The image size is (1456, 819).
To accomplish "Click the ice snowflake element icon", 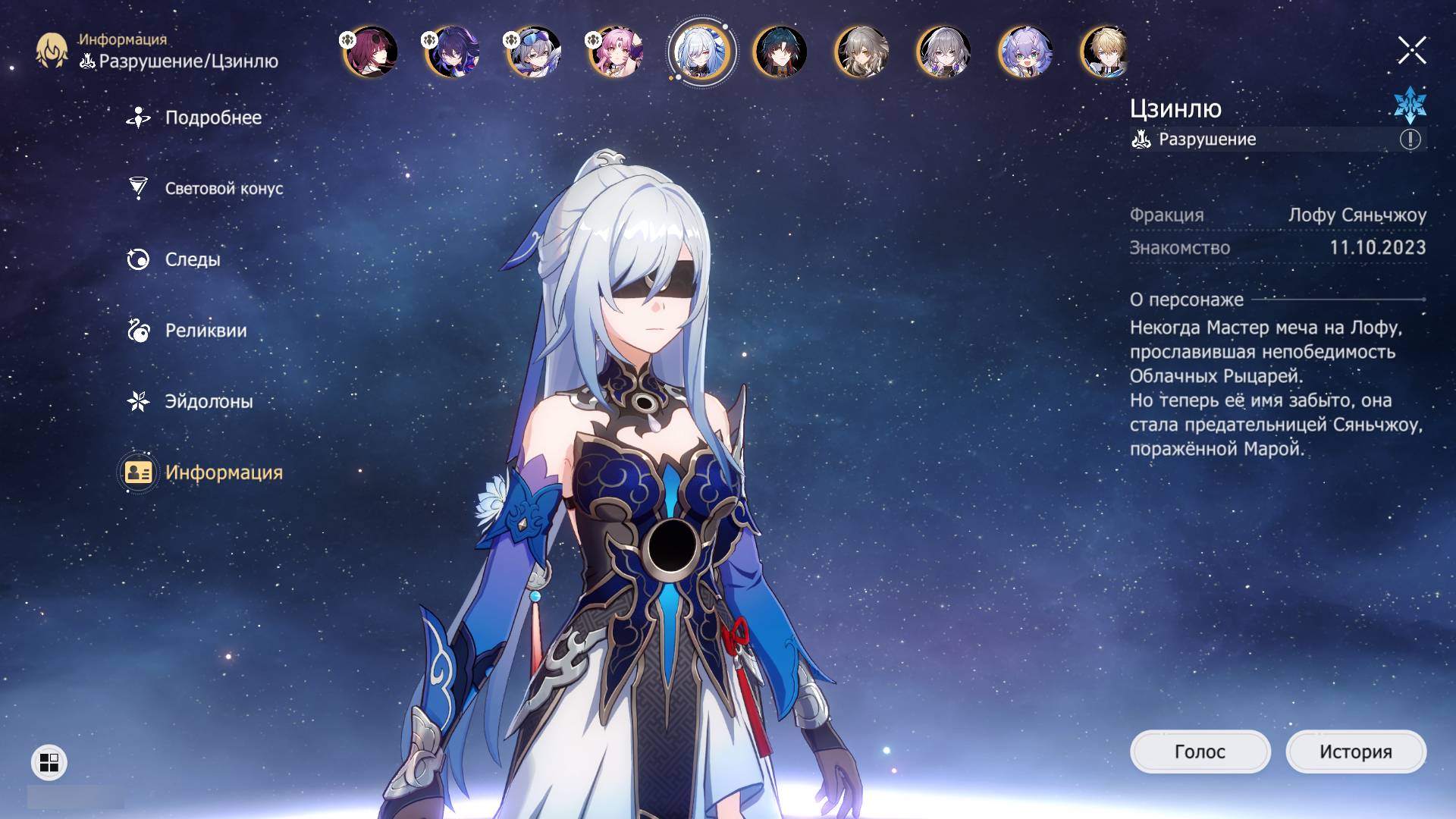I will tap(1410, 105).
